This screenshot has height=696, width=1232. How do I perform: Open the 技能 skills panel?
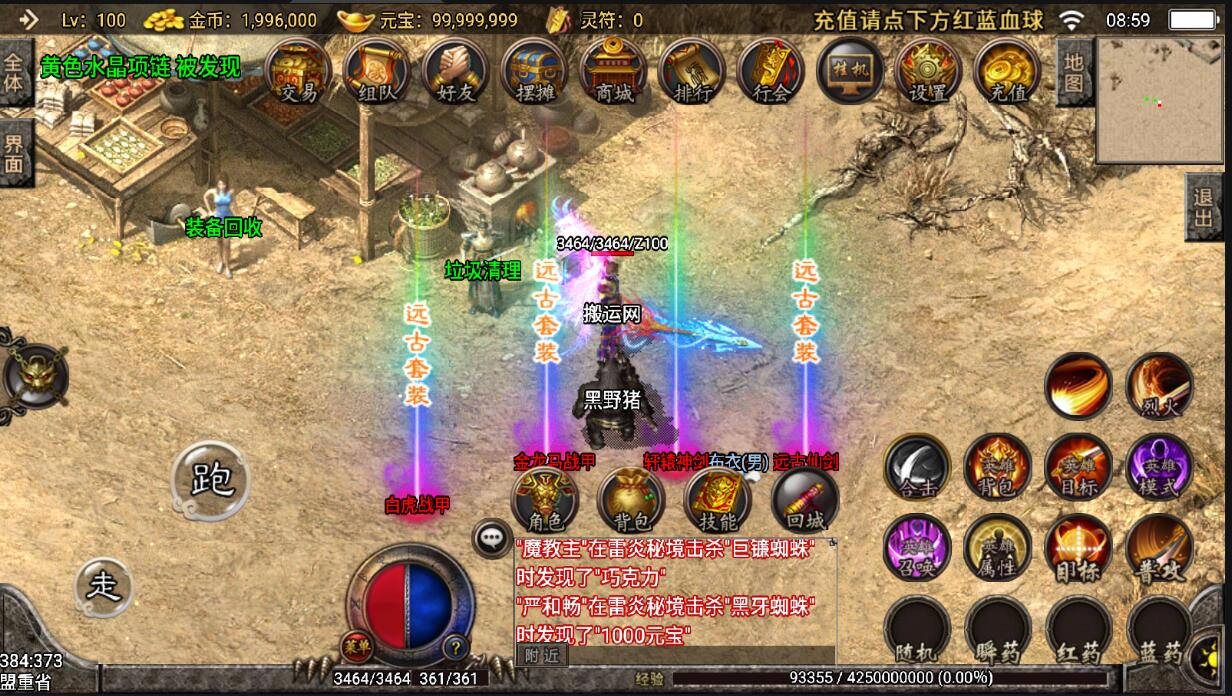(x=717, y=500)
